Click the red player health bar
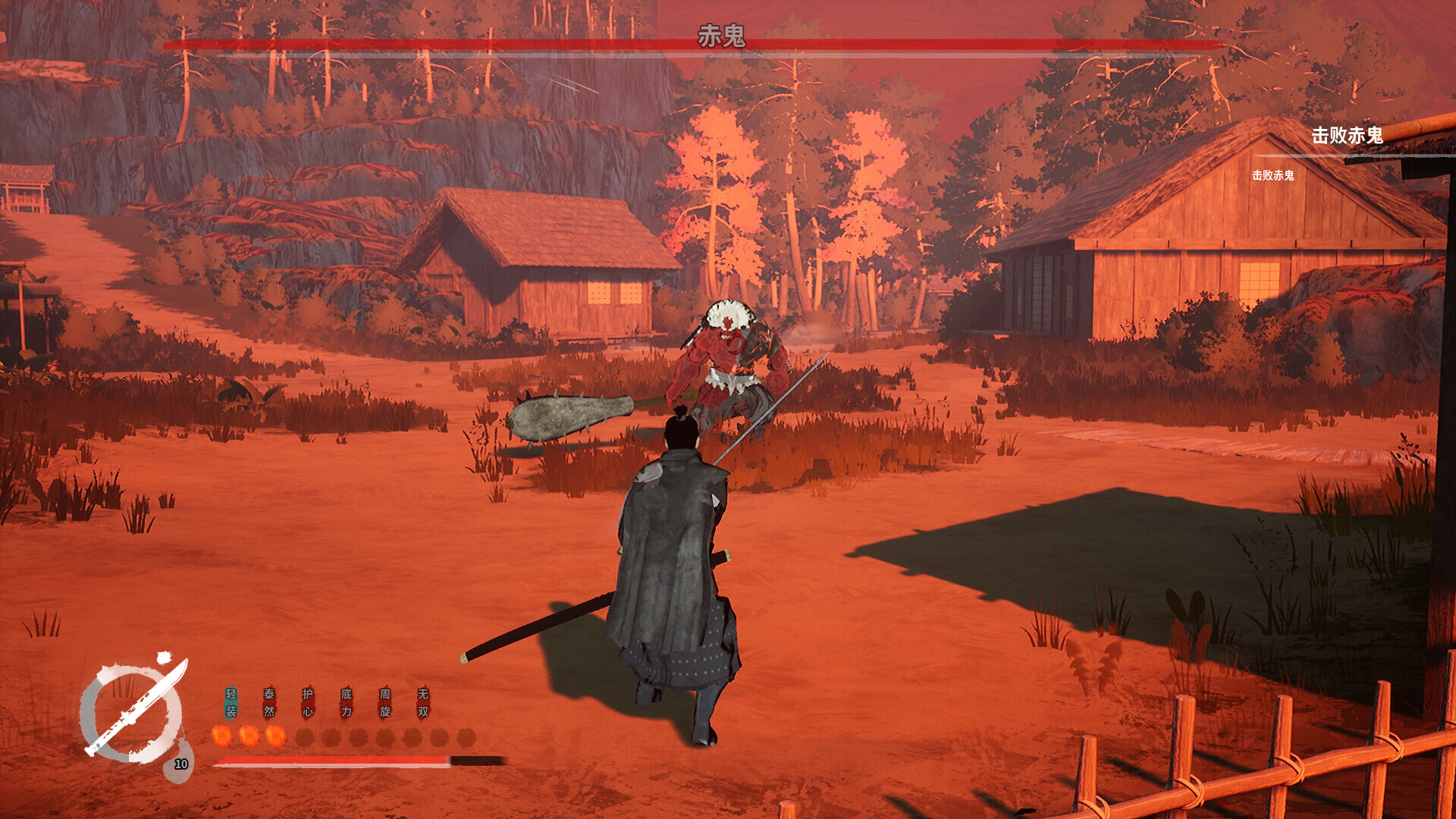 click(318, 761)
